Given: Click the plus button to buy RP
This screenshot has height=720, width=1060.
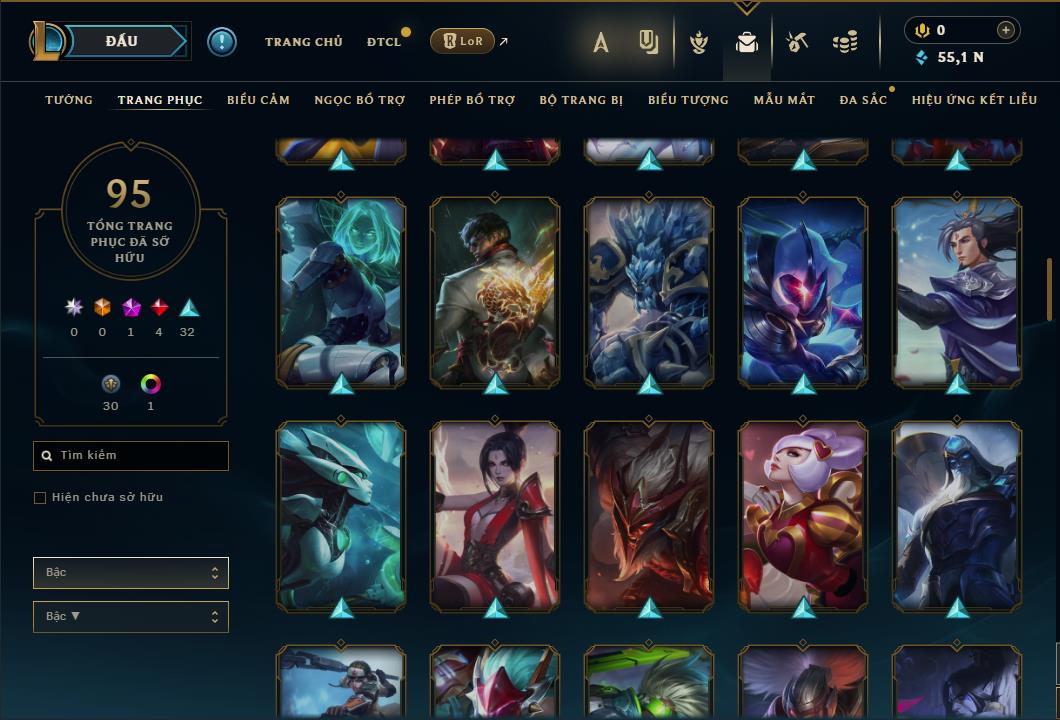Looking at the screenshot, I should tap(1005, 30).
